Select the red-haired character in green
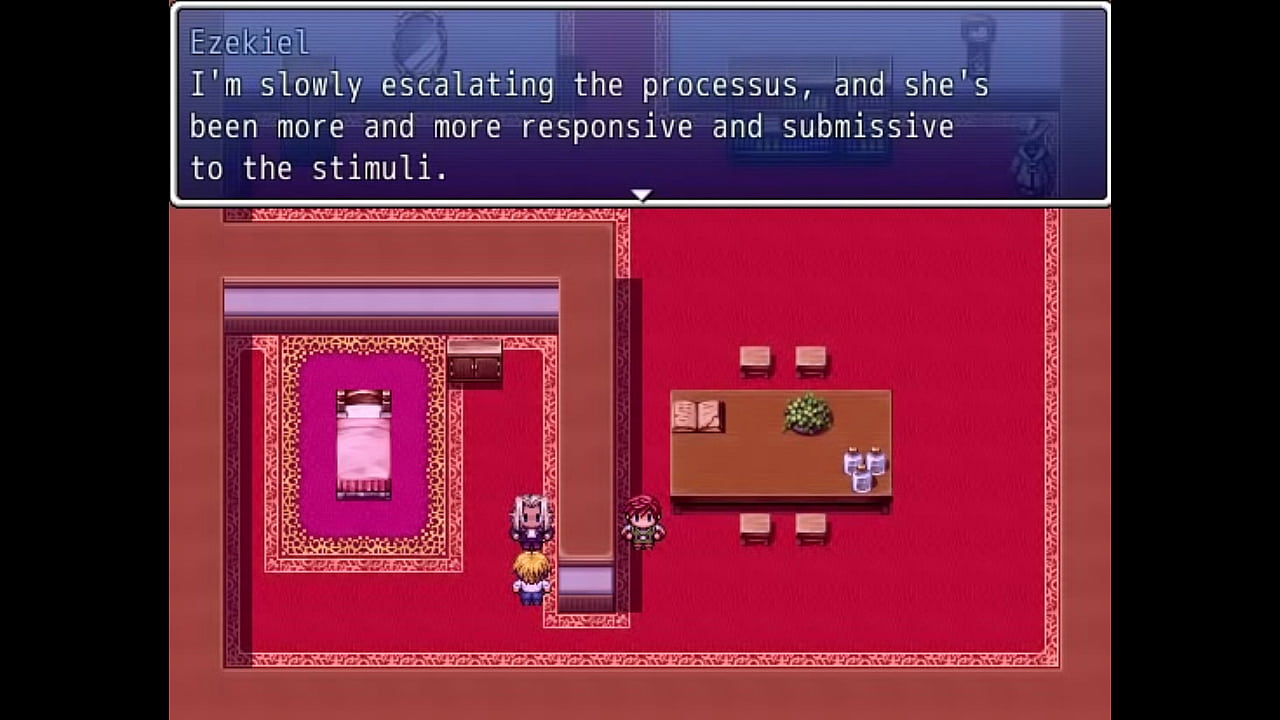1280x720 pixels. [x=641, y=522]
